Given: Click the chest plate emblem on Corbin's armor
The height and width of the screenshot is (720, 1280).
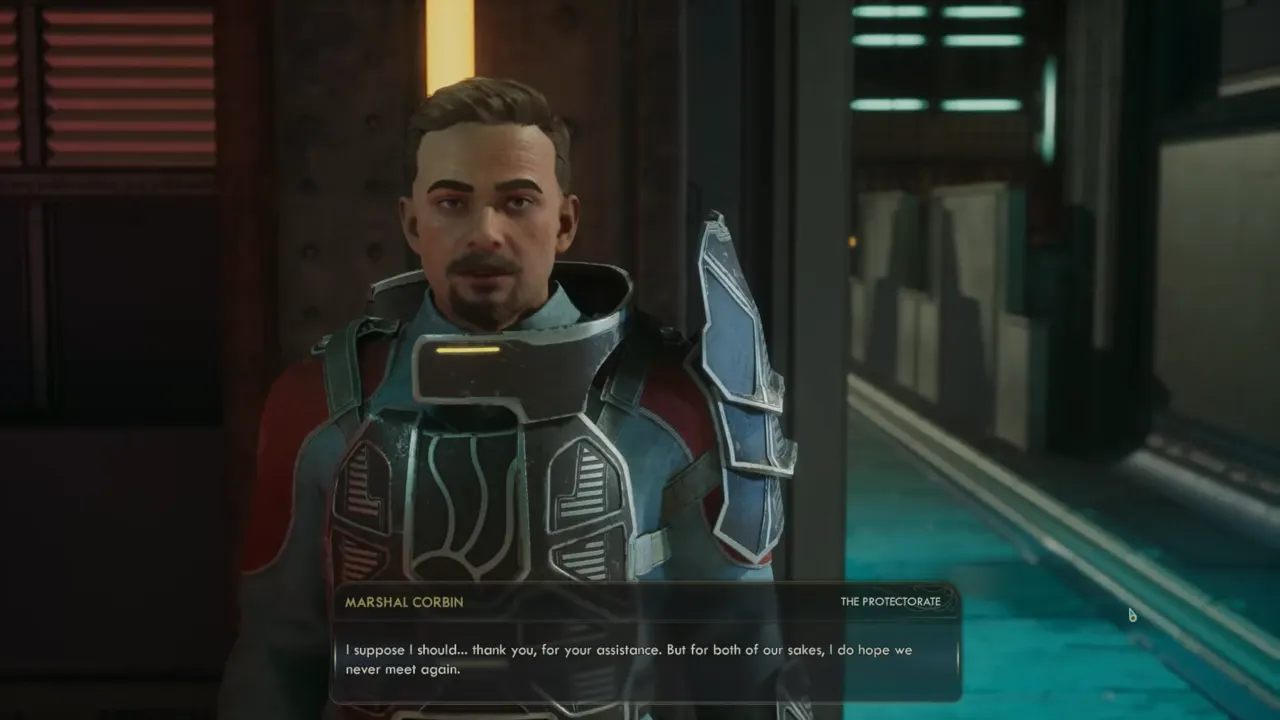Looking at the screenshot, I should point(470,500).
